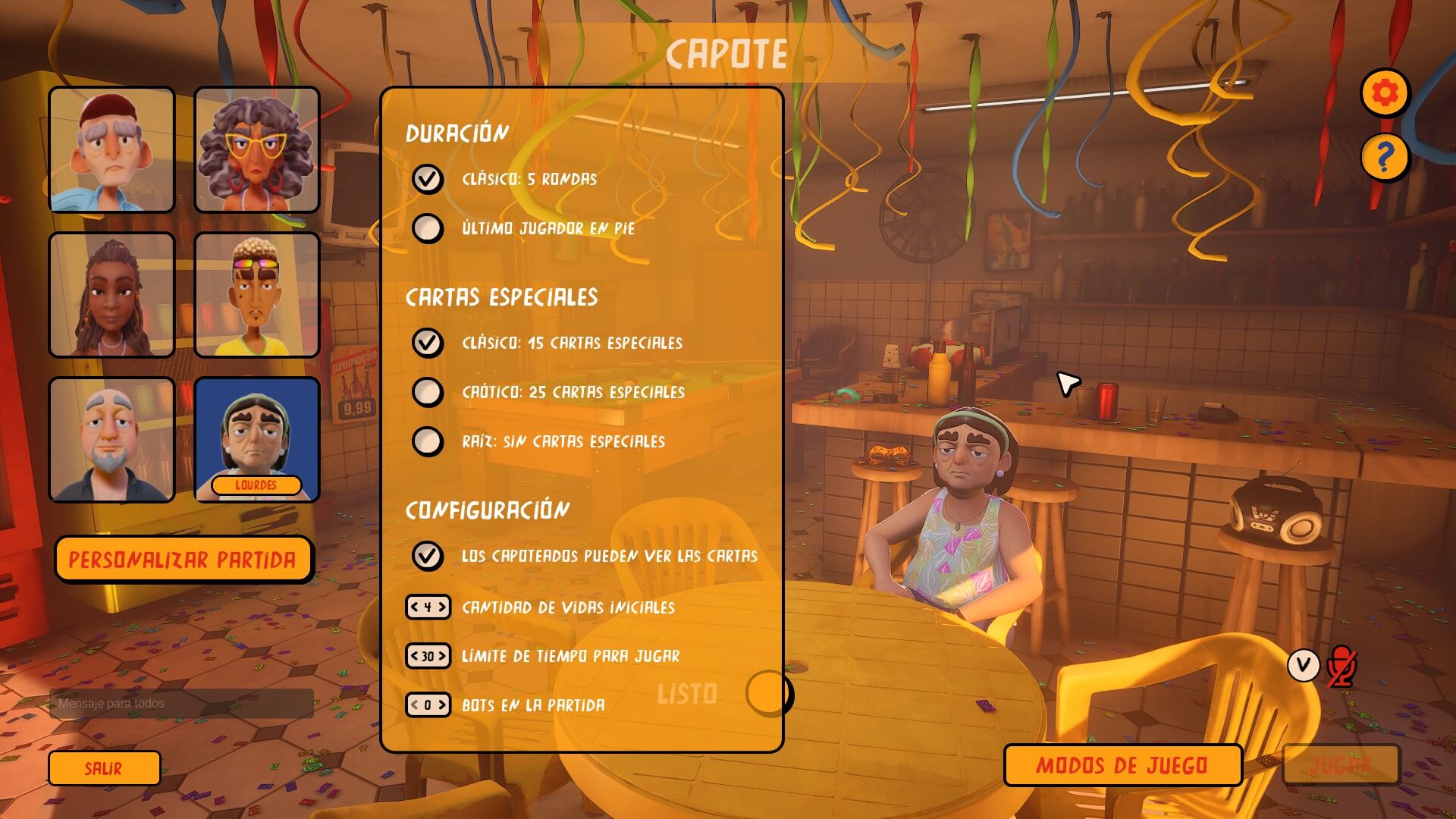Open settings via the gear icon
The image size is (1456, 819).
tap(1385, 93)
